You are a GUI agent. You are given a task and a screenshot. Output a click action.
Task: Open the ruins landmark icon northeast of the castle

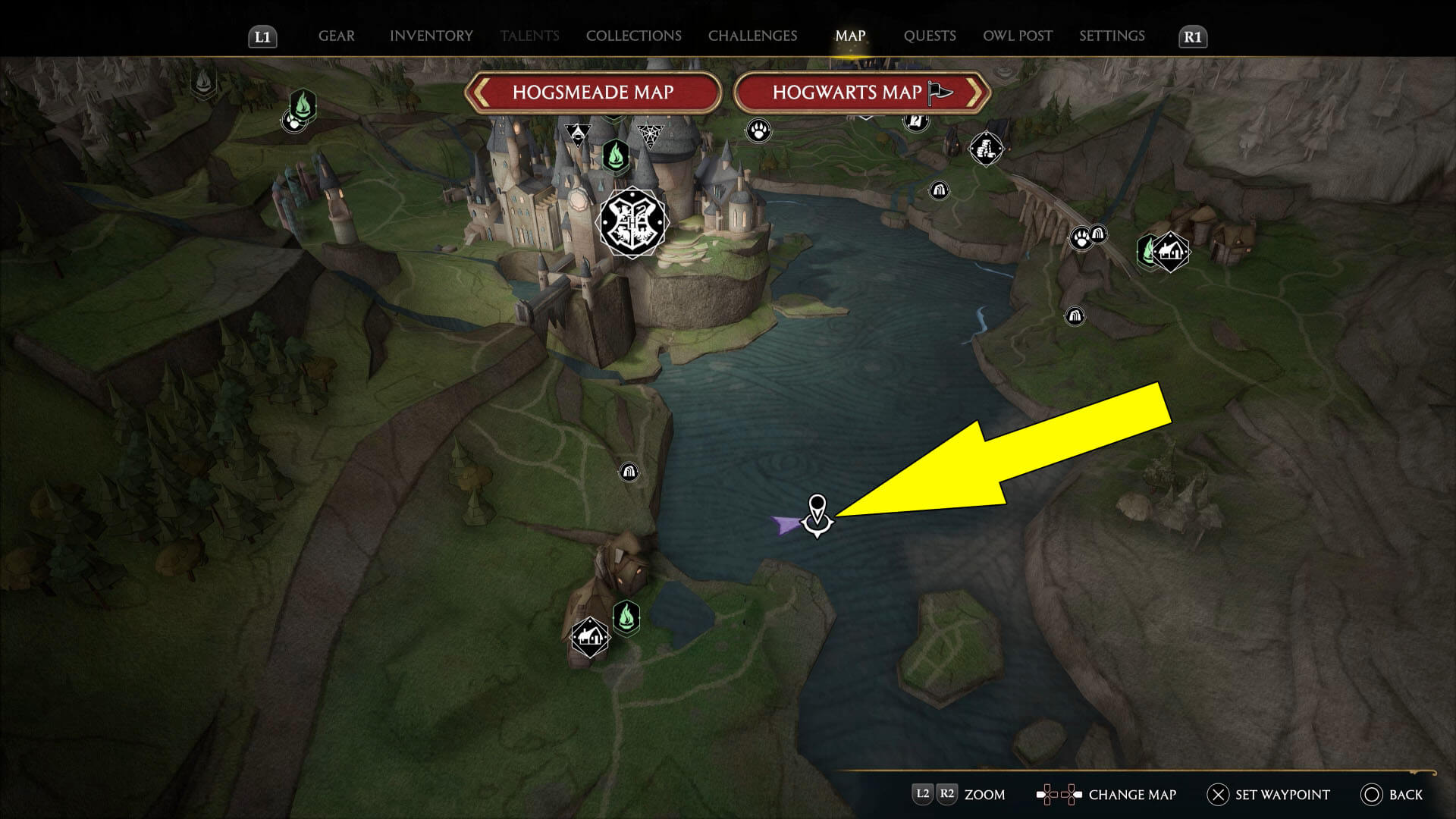tap(987, 149)
